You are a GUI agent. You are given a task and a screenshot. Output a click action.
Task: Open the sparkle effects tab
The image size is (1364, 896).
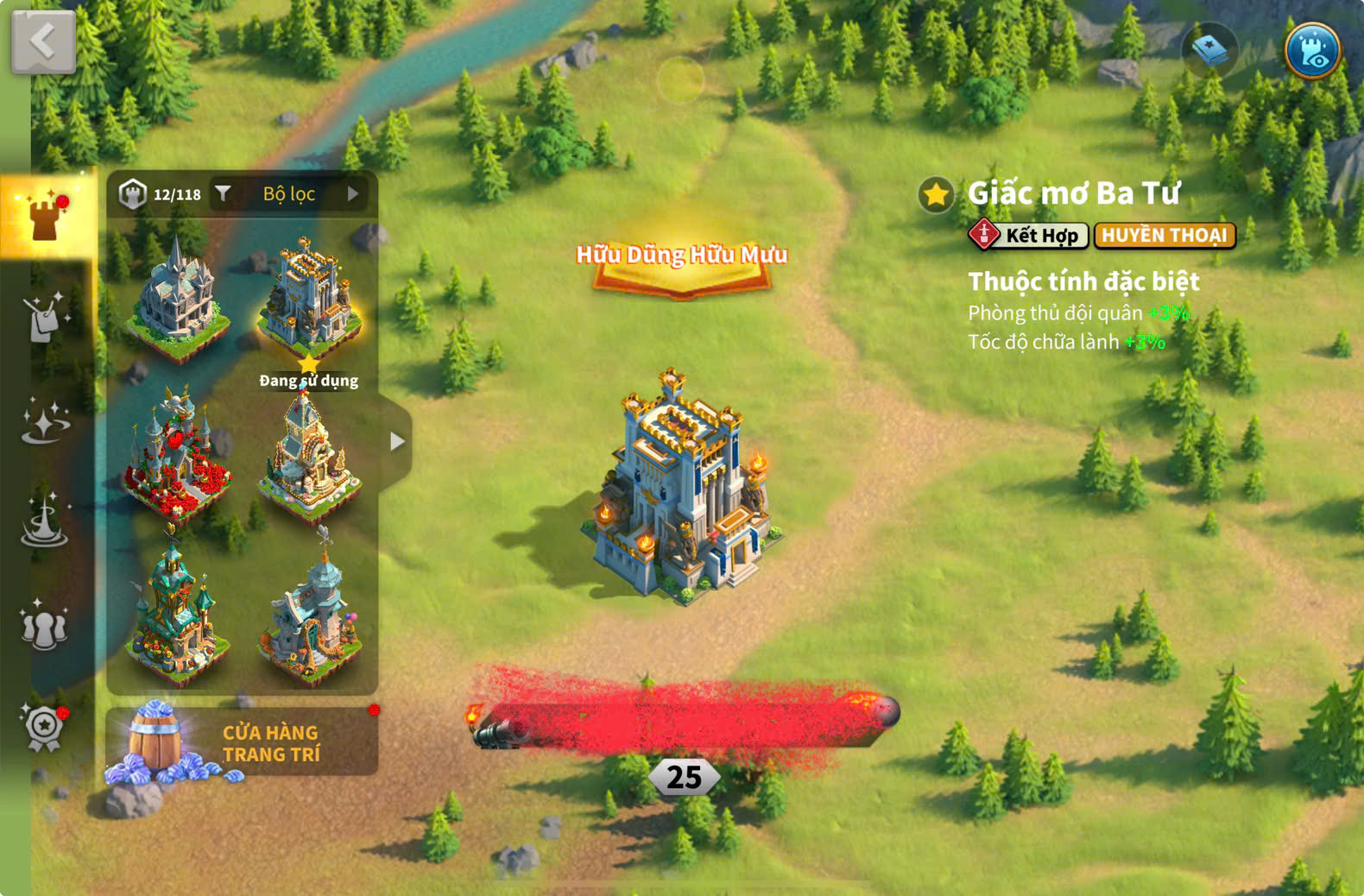[x=44, y=420]
